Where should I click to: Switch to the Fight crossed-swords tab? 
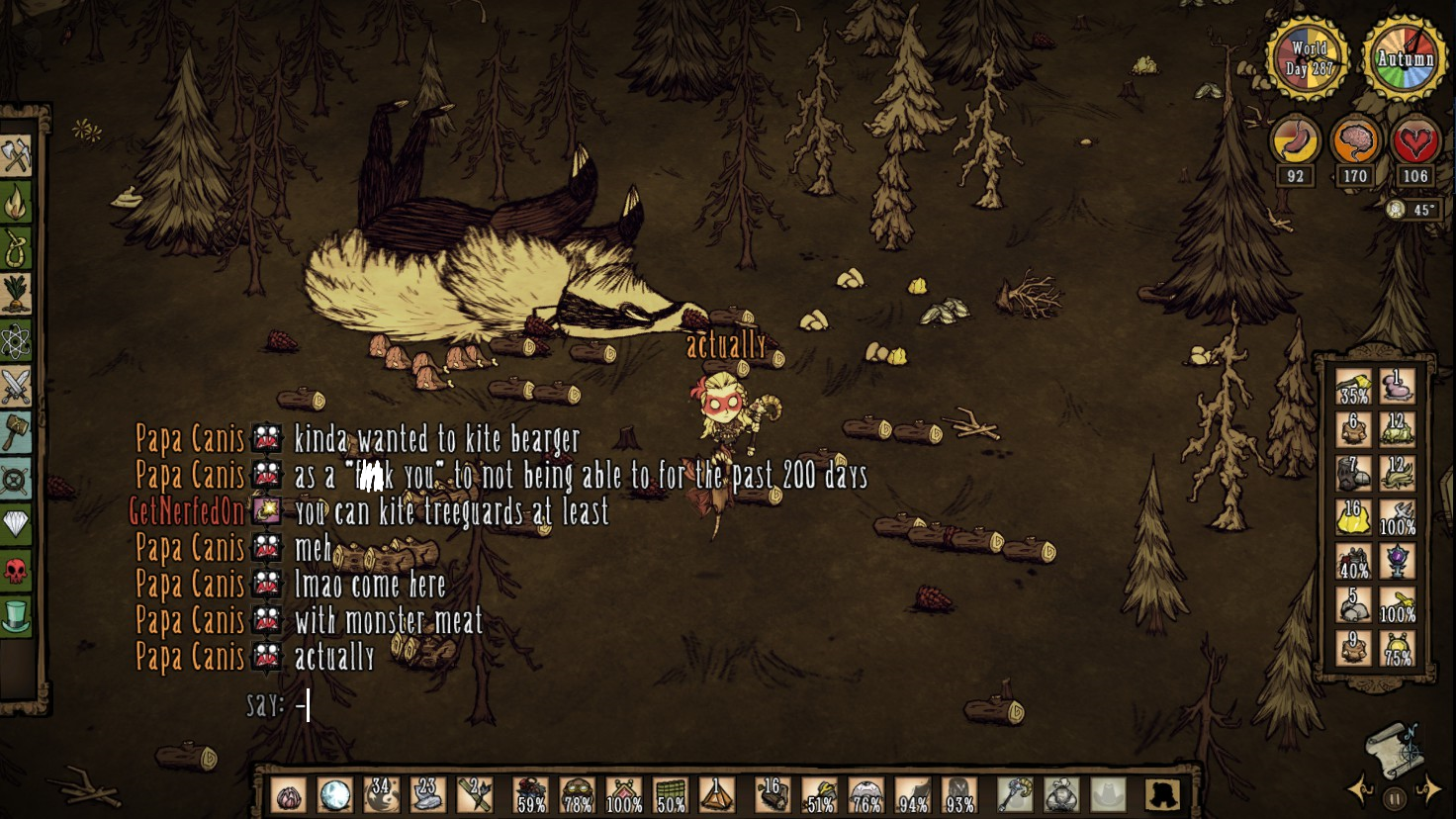tap(17, 387)
